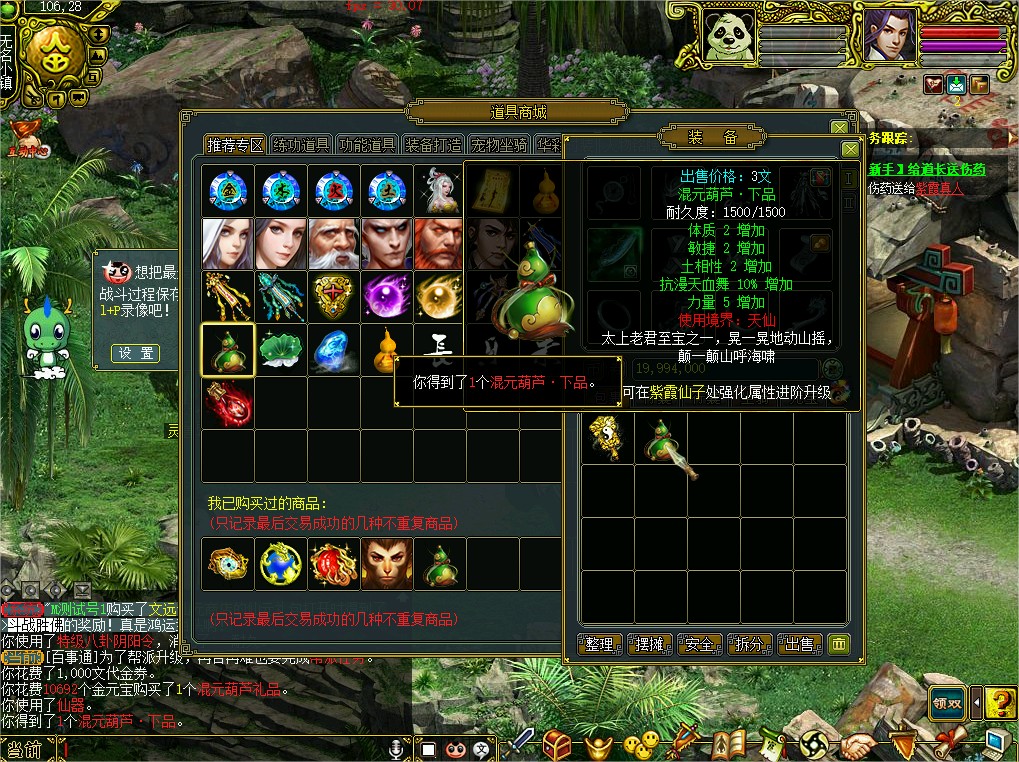Close the 装备 inventory window
Screen dimensions: 1019x762
[x=850, y=149]
